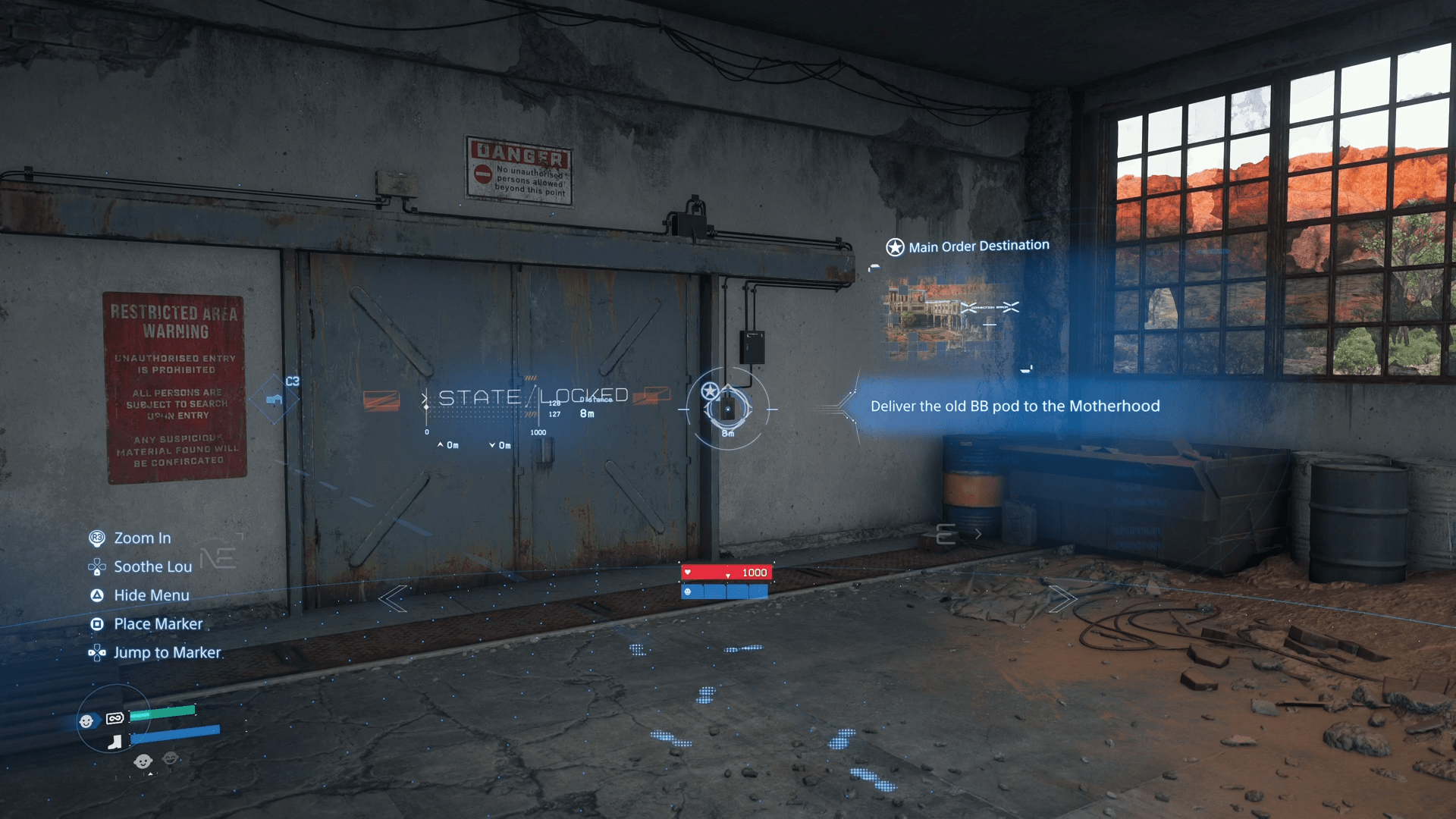Toggle Hide Menu with the triangle icon
1456x819 pixels.
(97, 595)
